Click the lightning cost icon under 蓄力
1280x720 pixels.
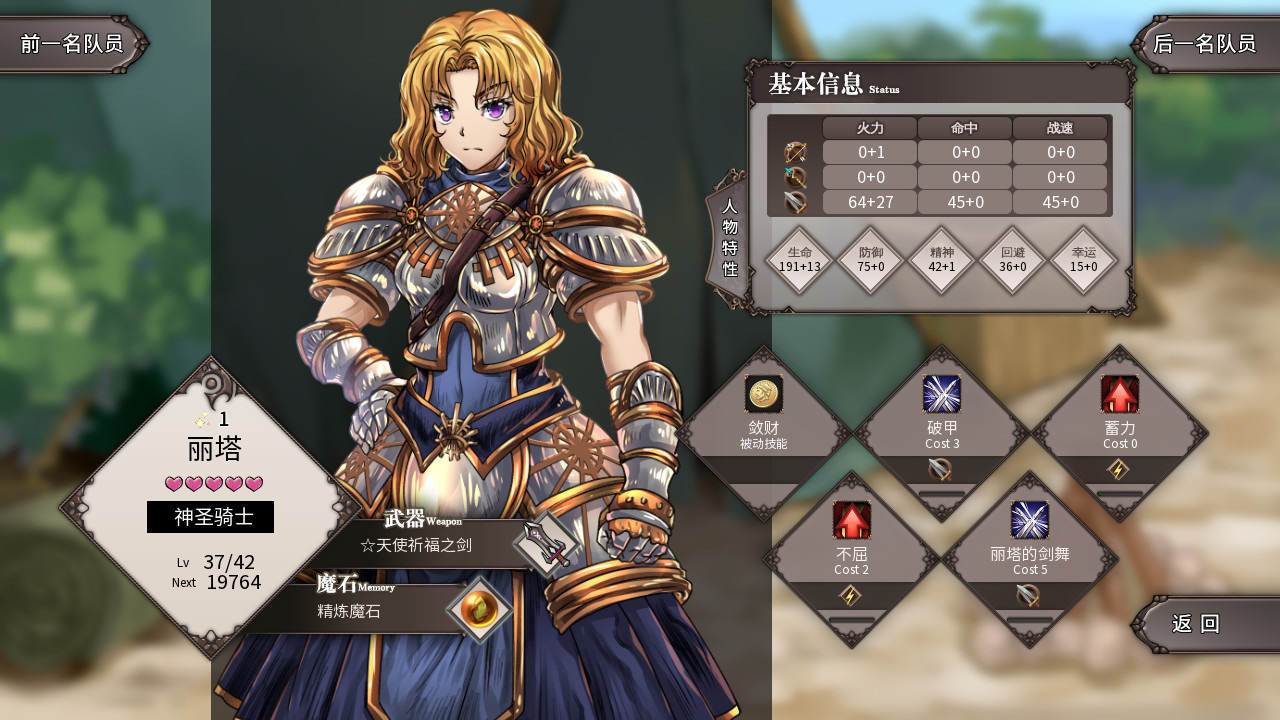[1118, 466]
